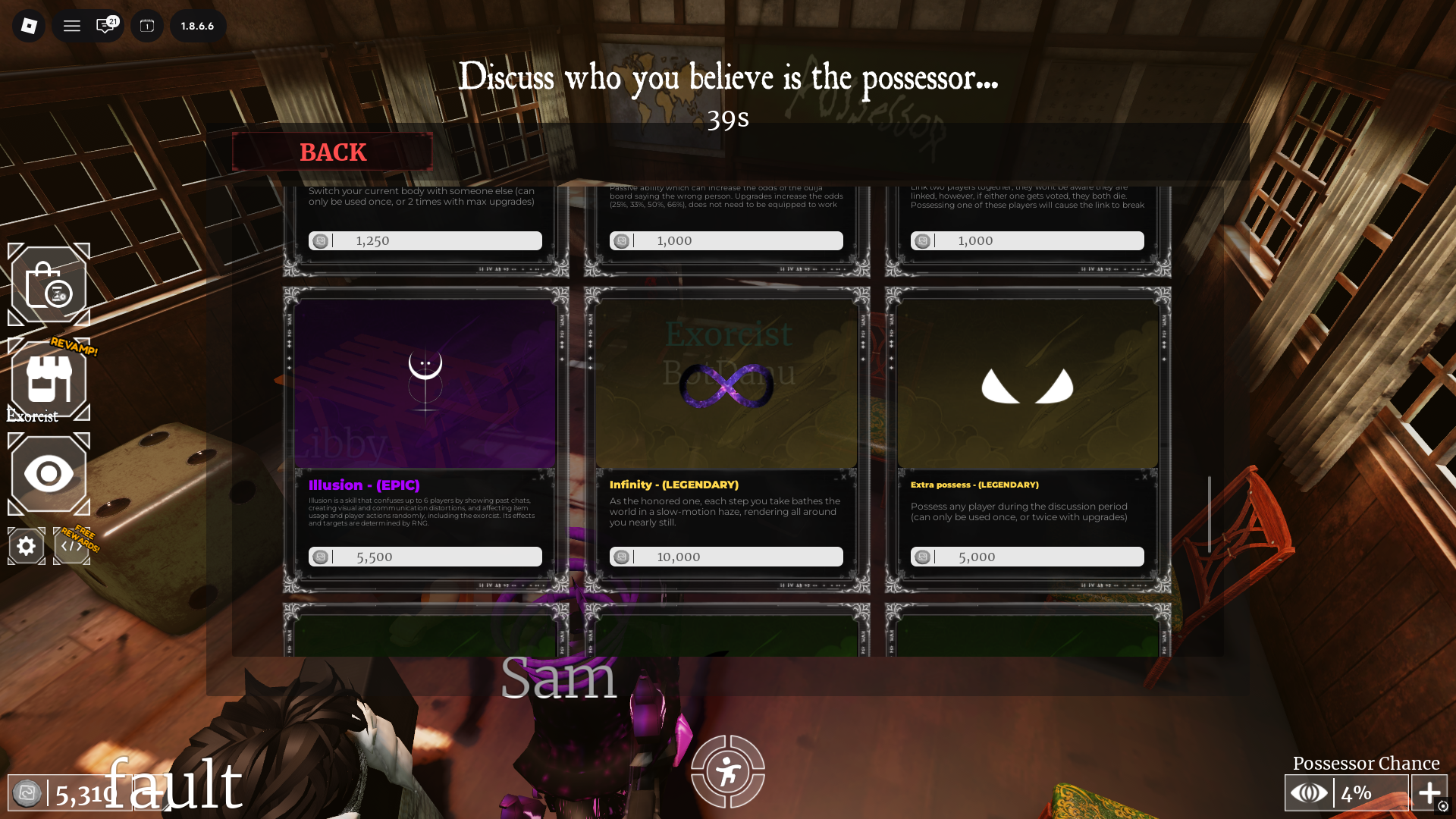Open the Roblox hamburger menu

point(71,25)
